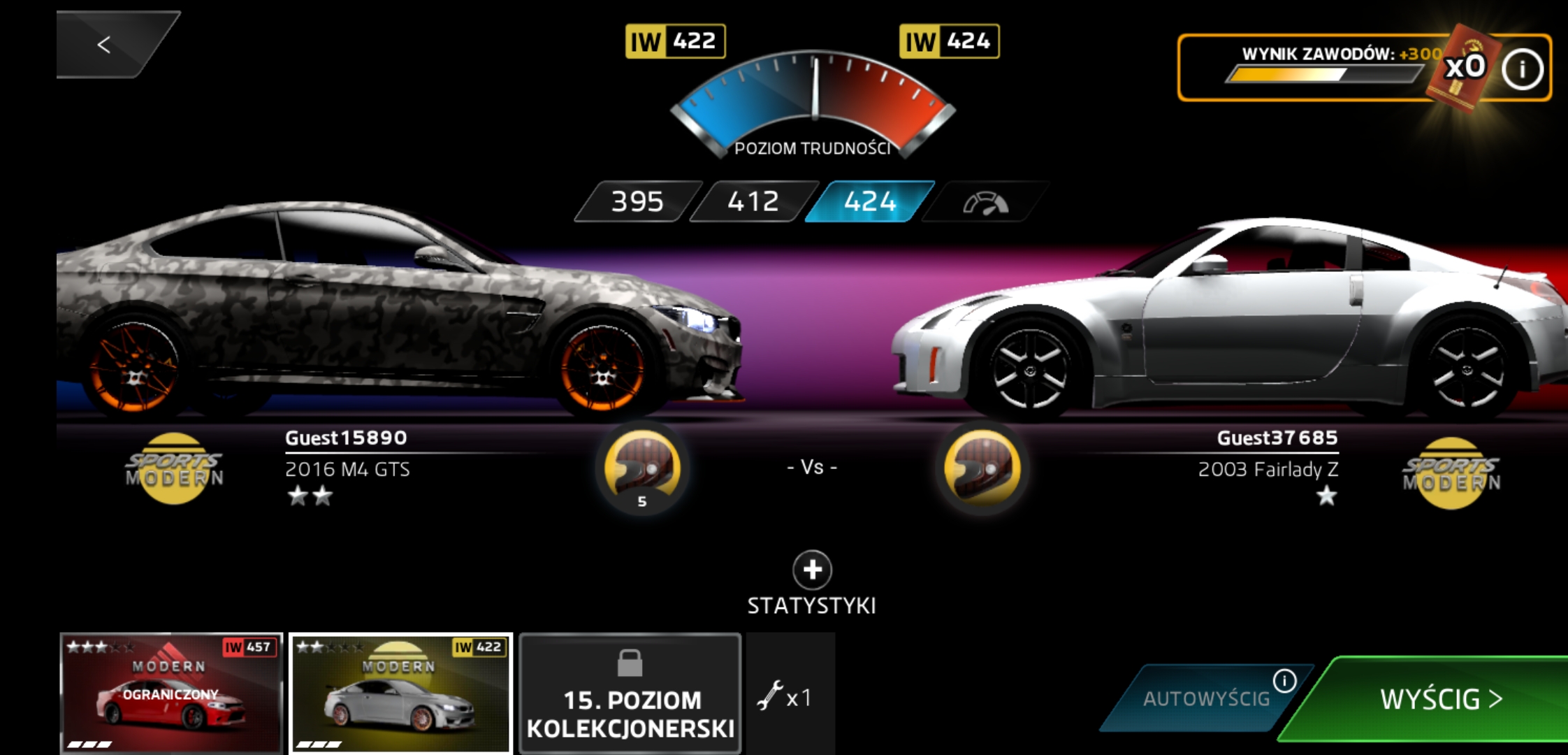
Task: Tap the locked 15. POZIOM KOLEKCJONERSKI slot
Action: tap(630, 693)
